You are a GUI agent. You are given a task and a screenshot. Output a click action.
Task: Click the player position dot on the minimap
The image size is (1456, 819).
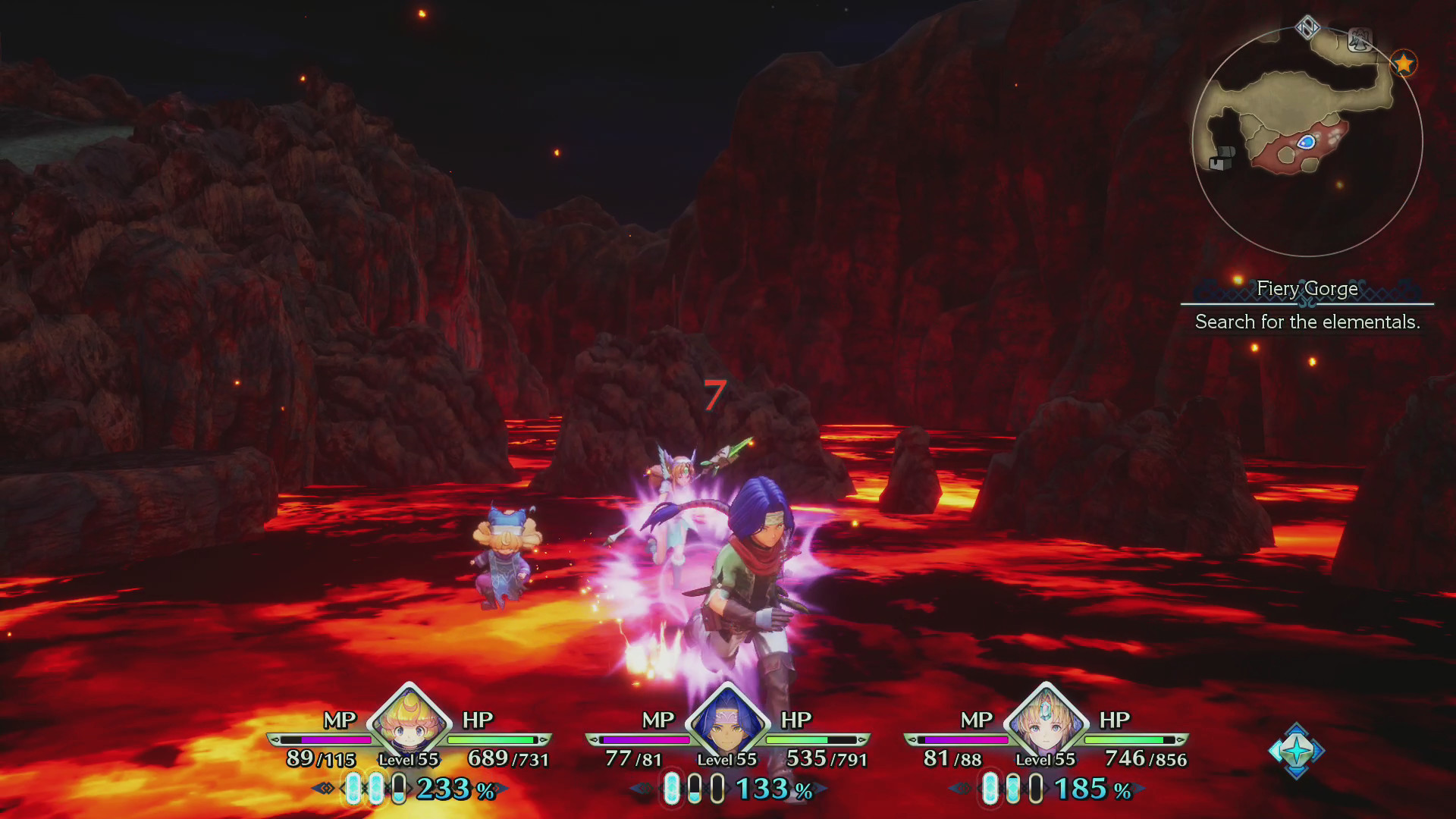point(1307,142)
